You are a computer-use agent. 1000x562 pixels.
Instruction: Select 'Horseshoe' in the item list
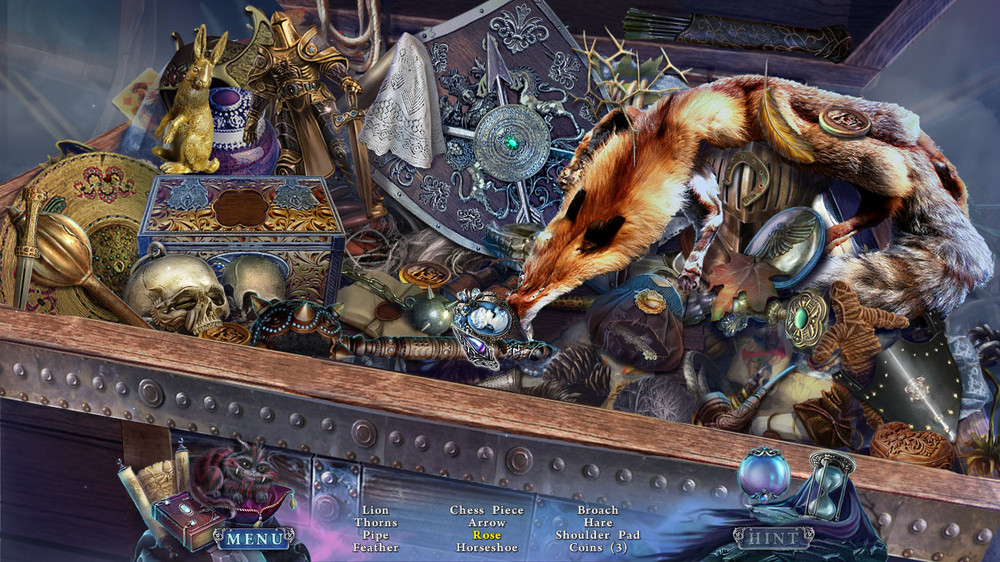click(x=487, y=547)
